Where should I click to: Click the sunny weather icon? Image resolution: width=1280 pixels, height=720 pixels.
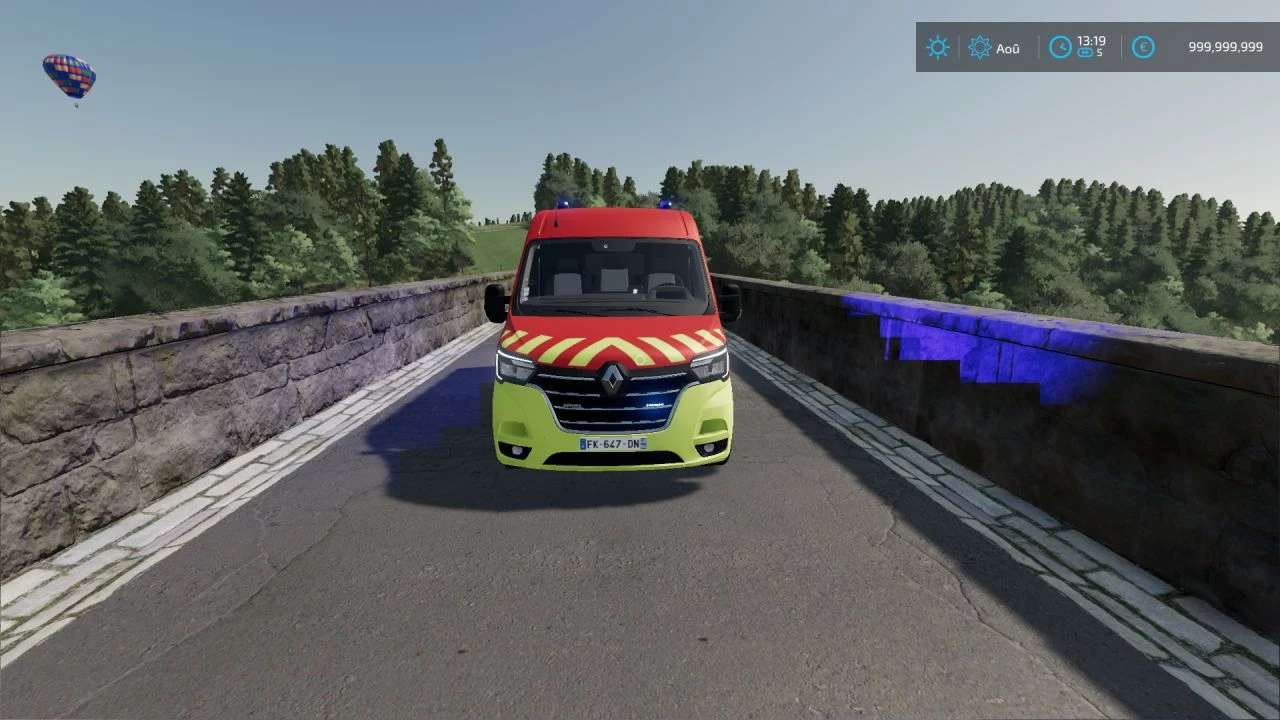pyautogui.click(x=937, y=47)
